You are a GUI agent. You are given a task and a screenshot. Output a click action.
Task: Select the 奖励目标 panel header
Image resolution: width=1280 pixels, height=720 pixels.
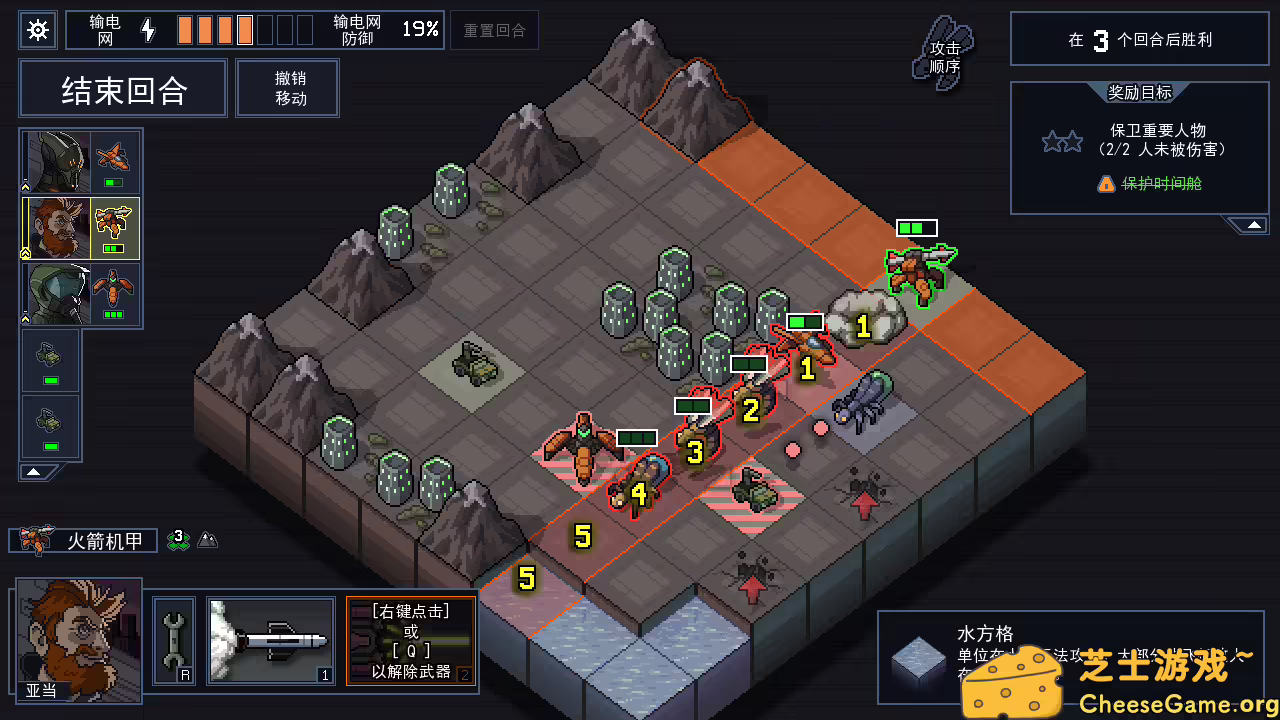[x=1138, y=94]
